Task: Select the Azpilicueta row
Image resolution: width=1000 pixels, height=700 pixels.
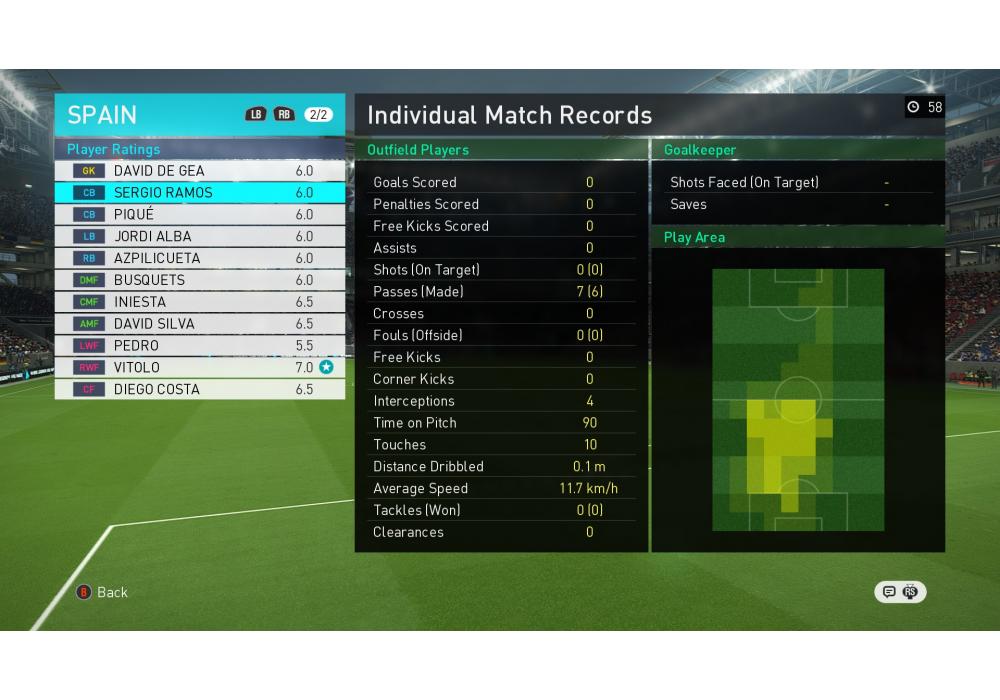Action: point(200,258)
